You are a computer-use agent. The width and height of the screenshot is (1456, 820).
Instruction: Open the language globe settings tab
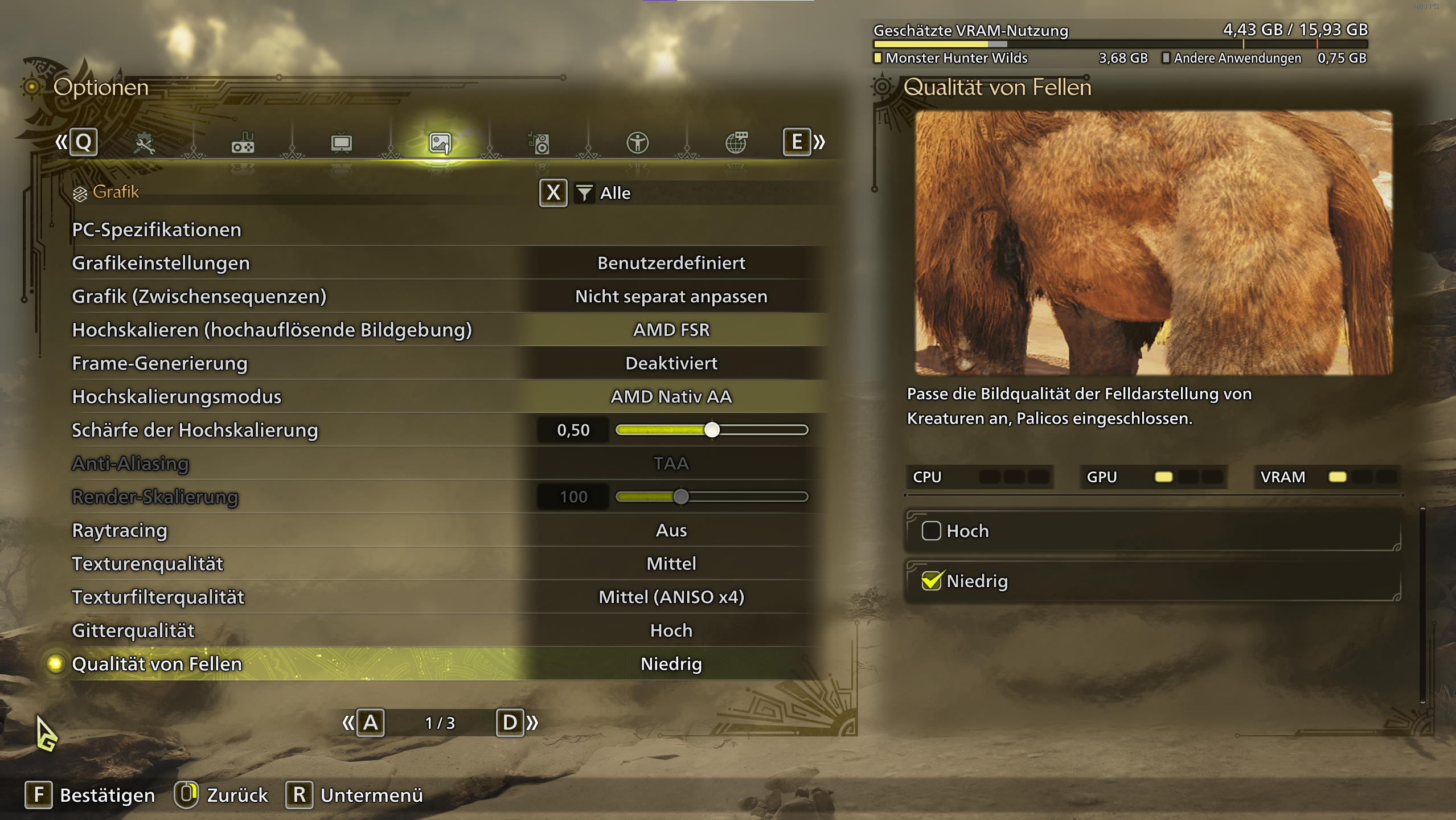pyautogui.click(x=737, y=142)
